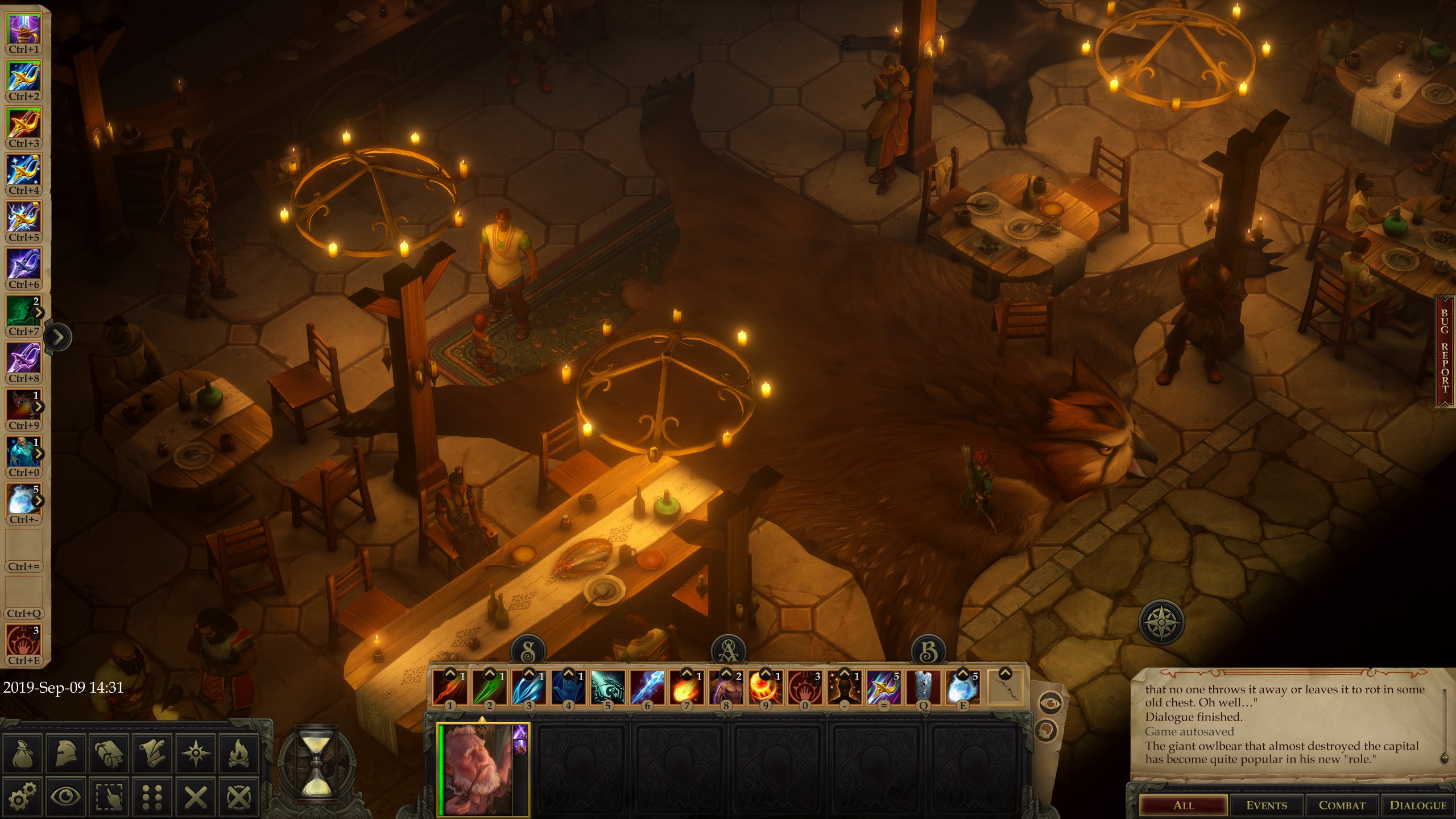Image resolution: width=1456 pixels, height=819 pixels.
Task: Open the map with the compass star button
Action: point(196,753)
